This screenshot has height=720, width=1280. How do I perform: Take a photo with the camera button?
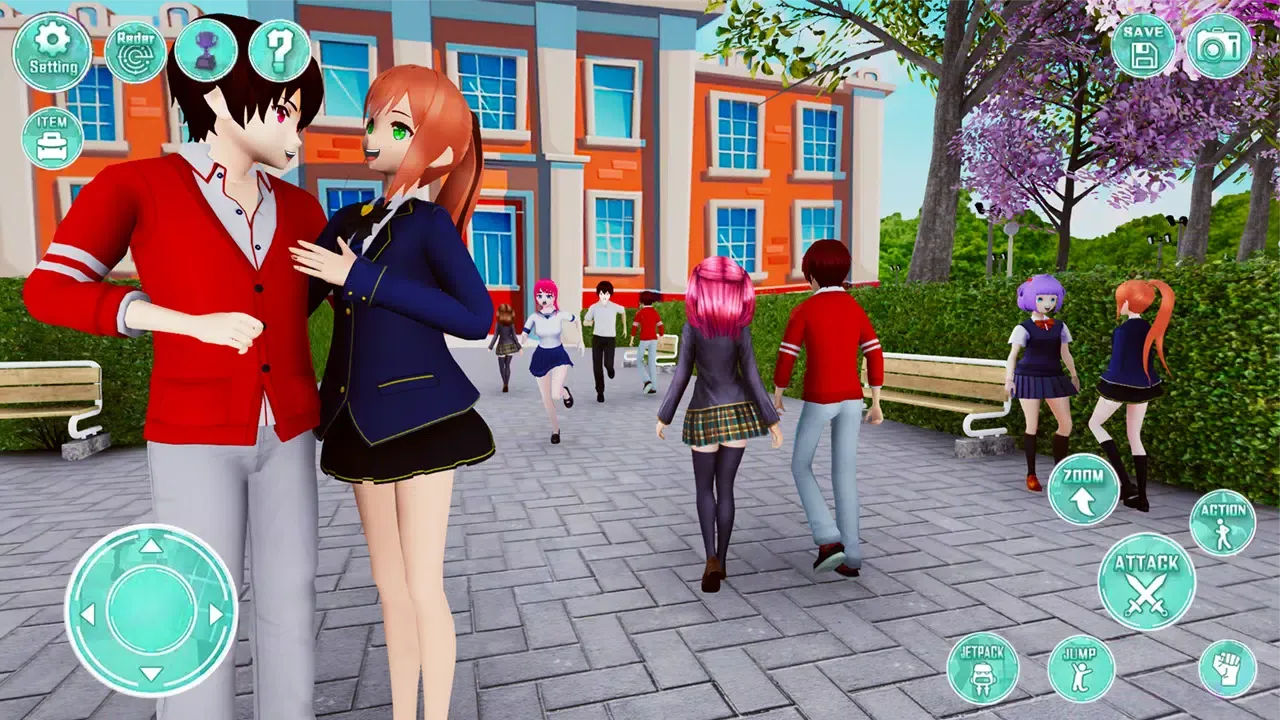[1218, 46]
